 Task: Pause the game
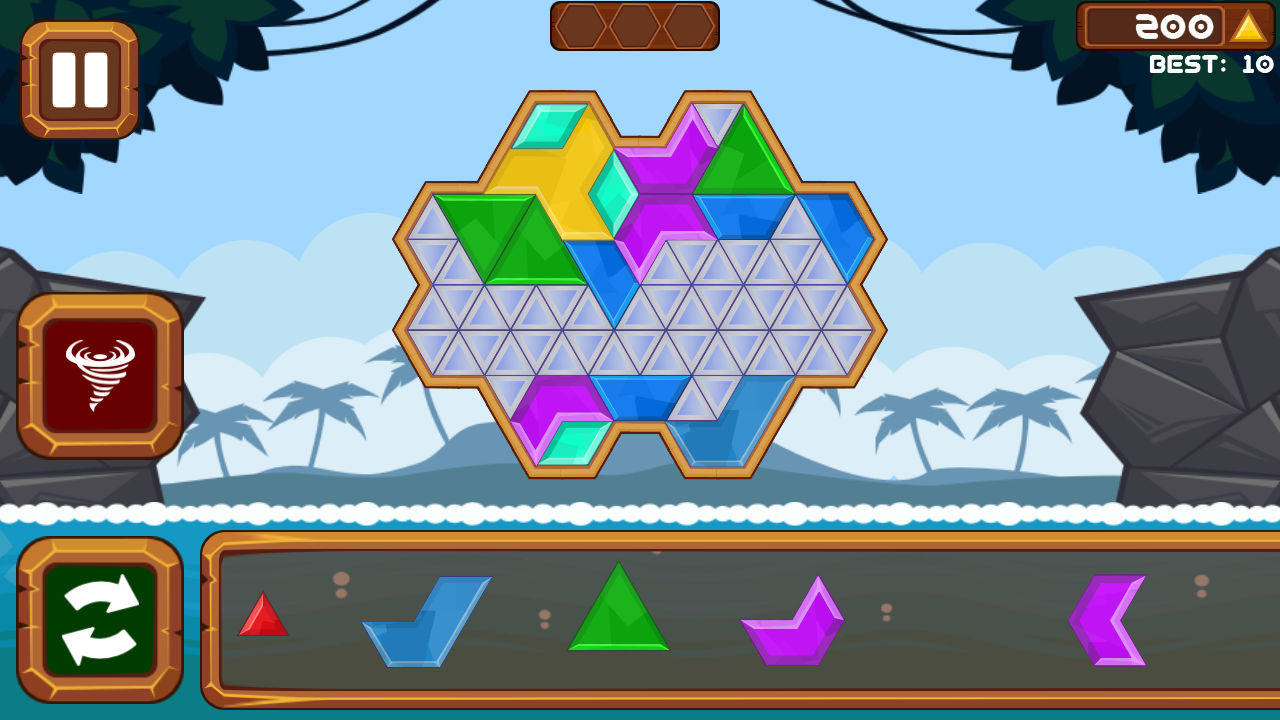80,79
